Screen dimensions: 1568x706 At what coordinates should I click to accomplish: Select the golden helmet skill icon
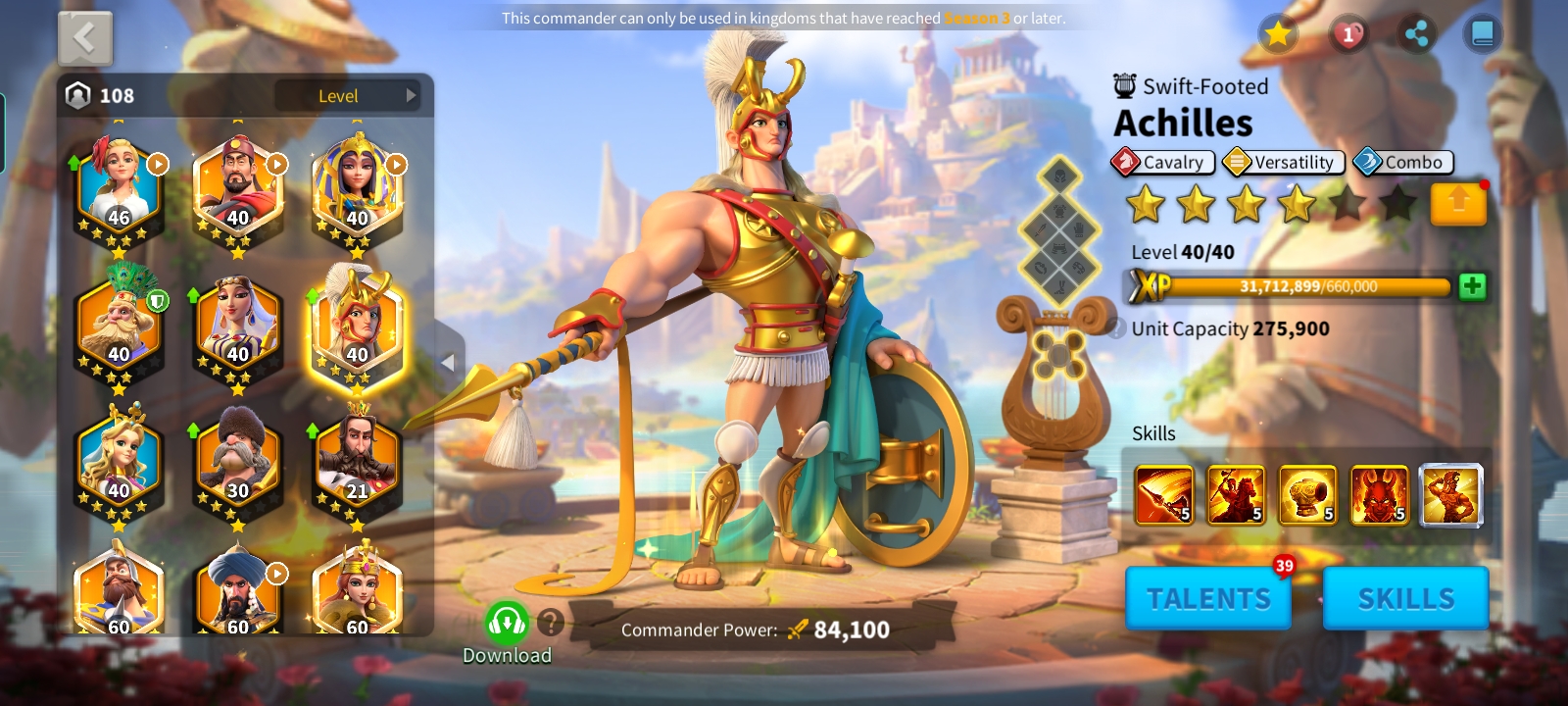[x=1307, y=495]
